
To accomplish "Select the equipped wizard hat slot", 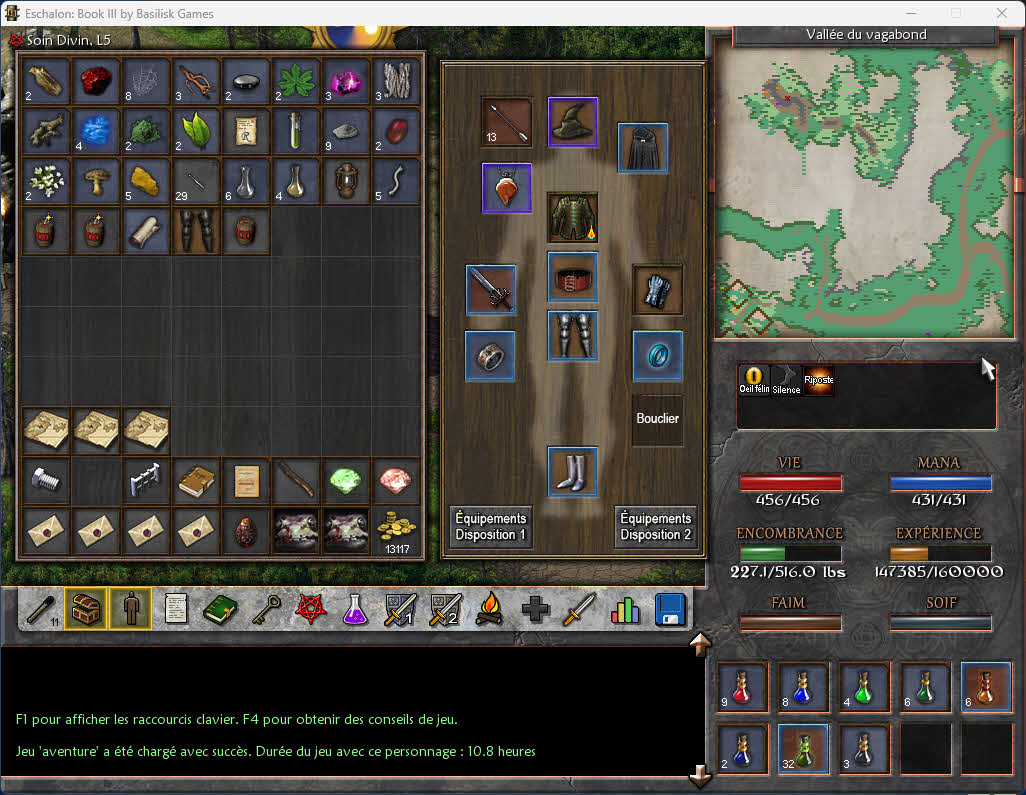I will coord(573,122).
